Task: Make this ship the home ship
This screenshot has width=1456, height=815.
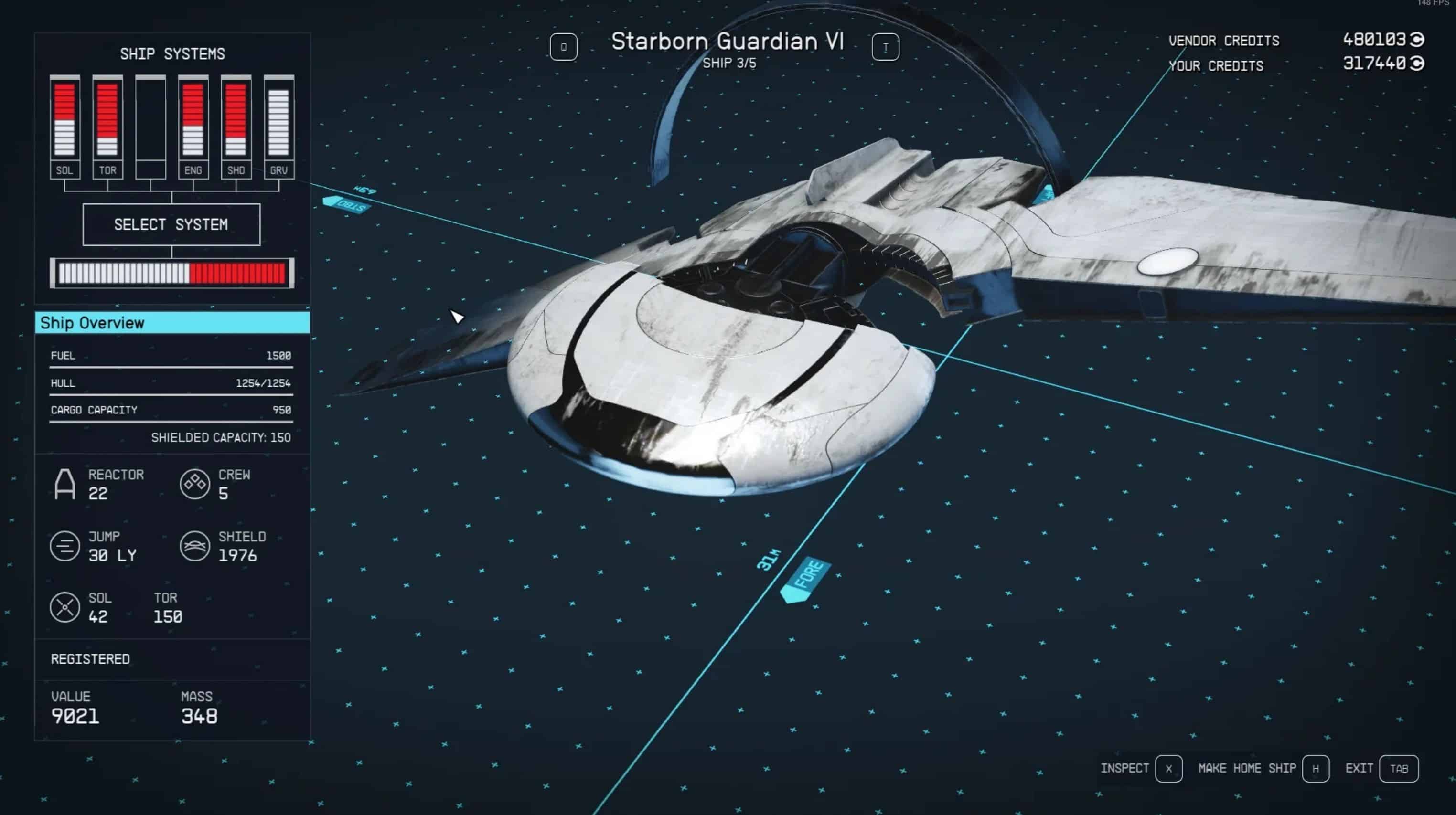Action: pyautogui.click(x=1315, y=768)
